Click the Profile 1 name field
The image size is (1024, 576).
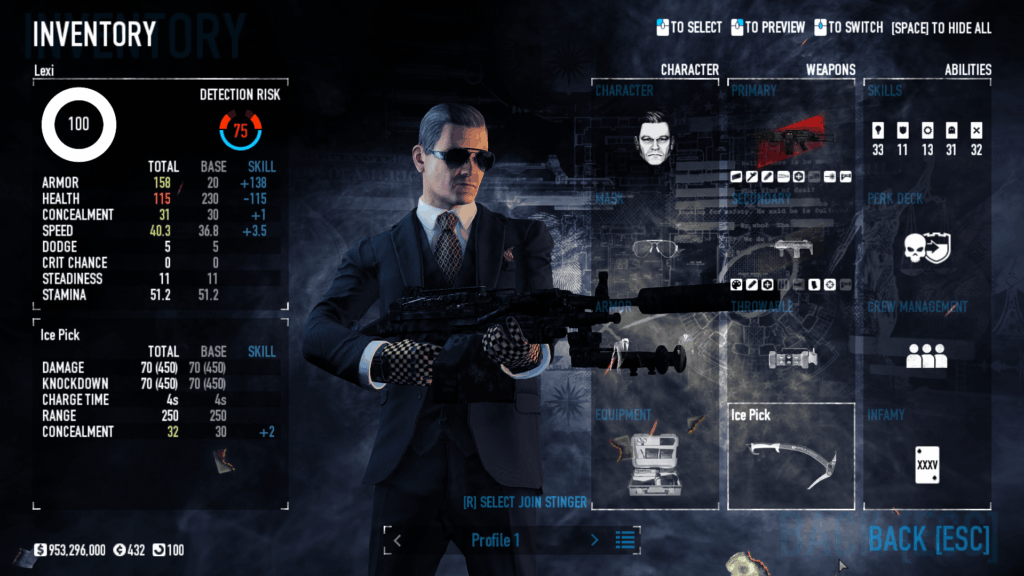(496, 540)
